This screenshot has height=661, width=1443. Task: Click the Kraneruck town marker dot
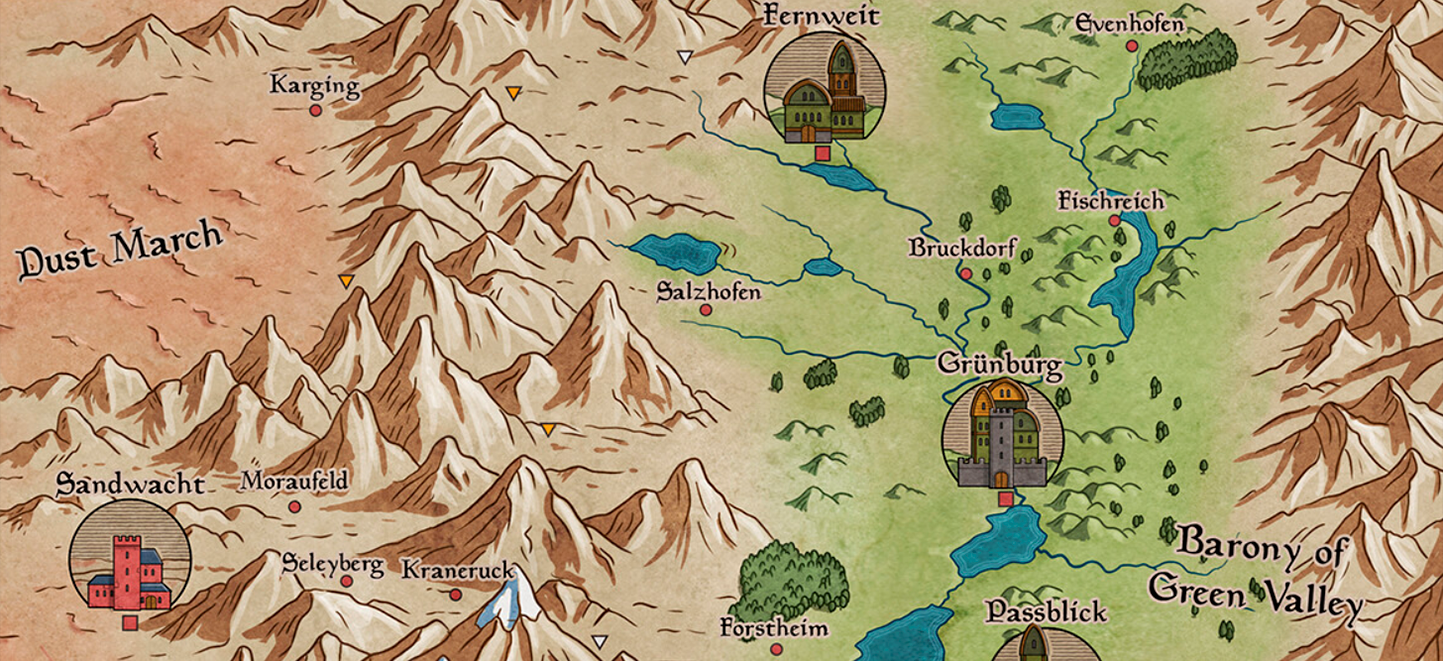pyautogui.click(x=455, y=594)
